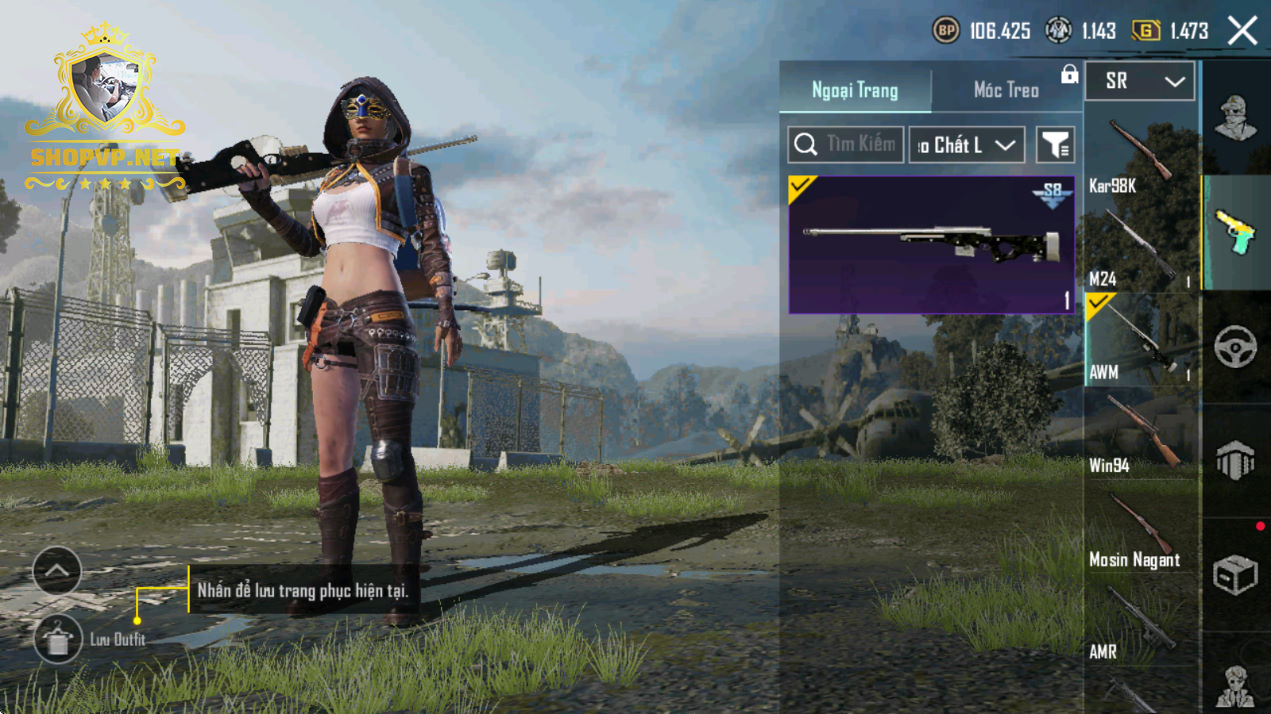Choose Kar98K from the weapon list

click(1140, 155)
